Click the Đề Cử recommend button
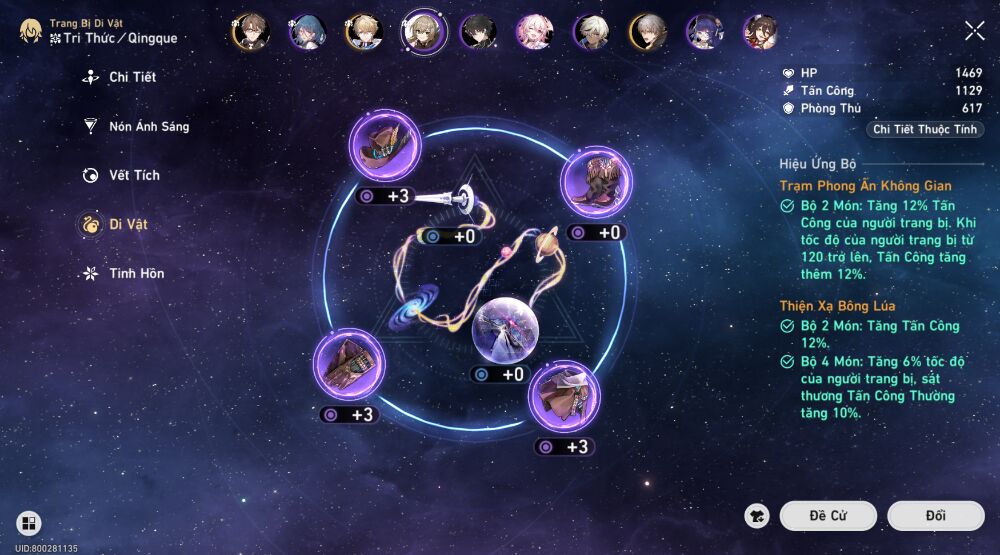Image resolution: width=1000 pixels, height=555 pixels. point(828,516)
